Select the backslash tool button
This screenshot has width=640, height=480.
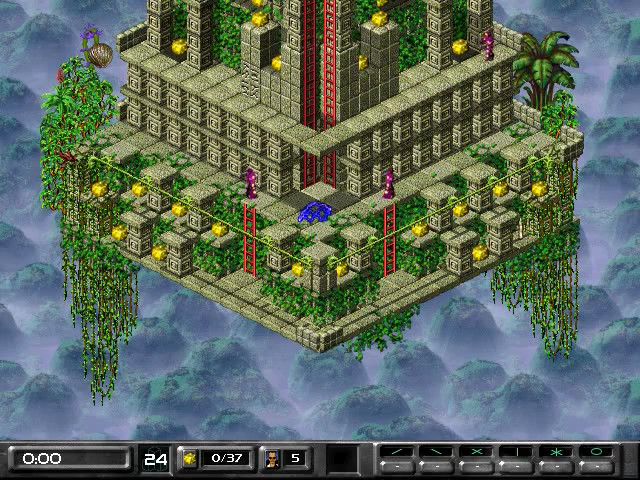(x=436, y=452)
